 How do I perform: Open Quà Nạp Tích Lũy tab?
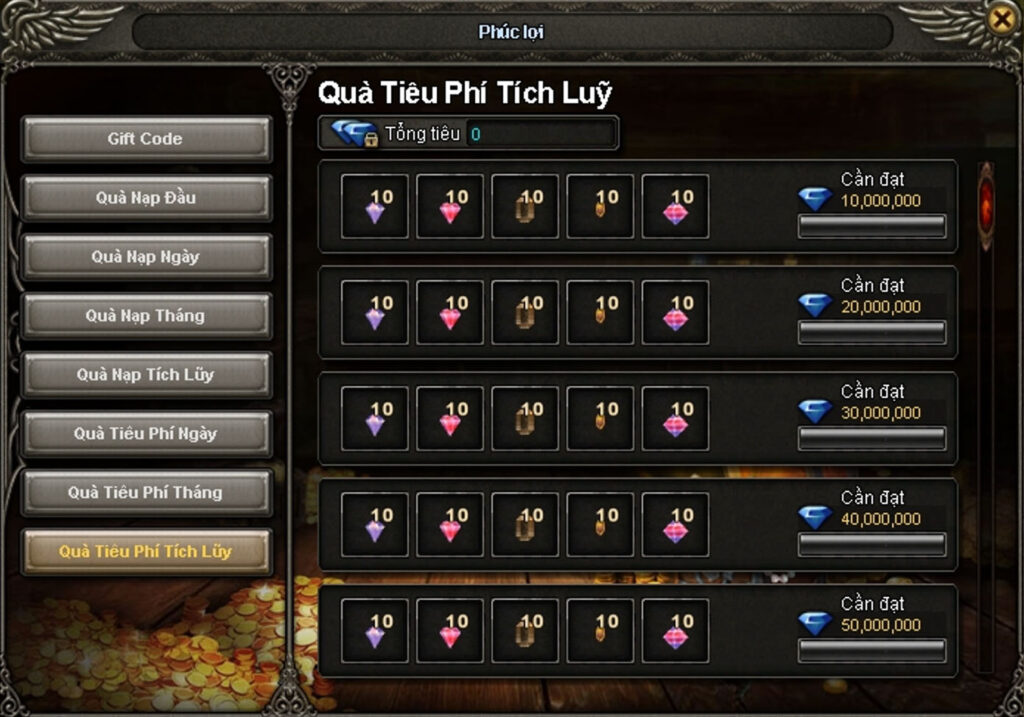coord(146,375)
